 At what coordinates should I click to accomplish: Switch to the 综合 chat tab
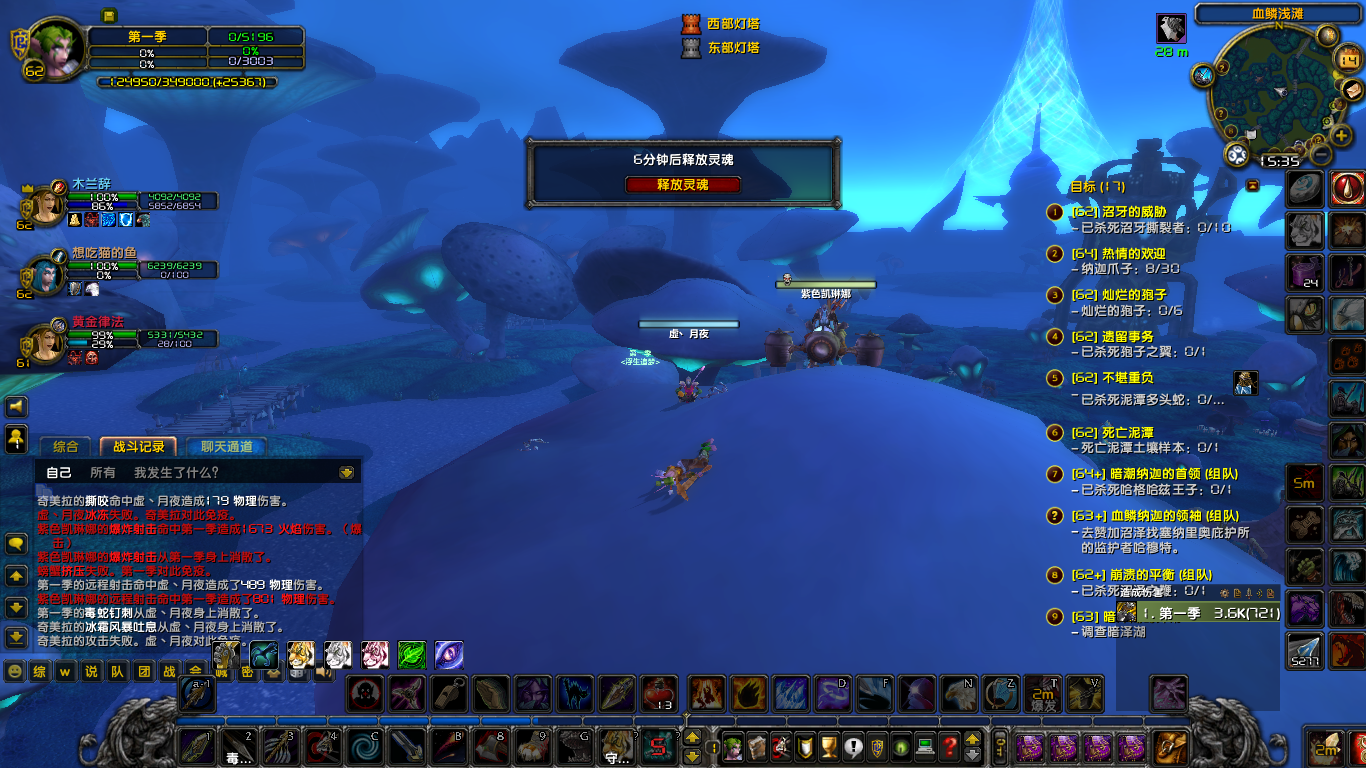65,447
